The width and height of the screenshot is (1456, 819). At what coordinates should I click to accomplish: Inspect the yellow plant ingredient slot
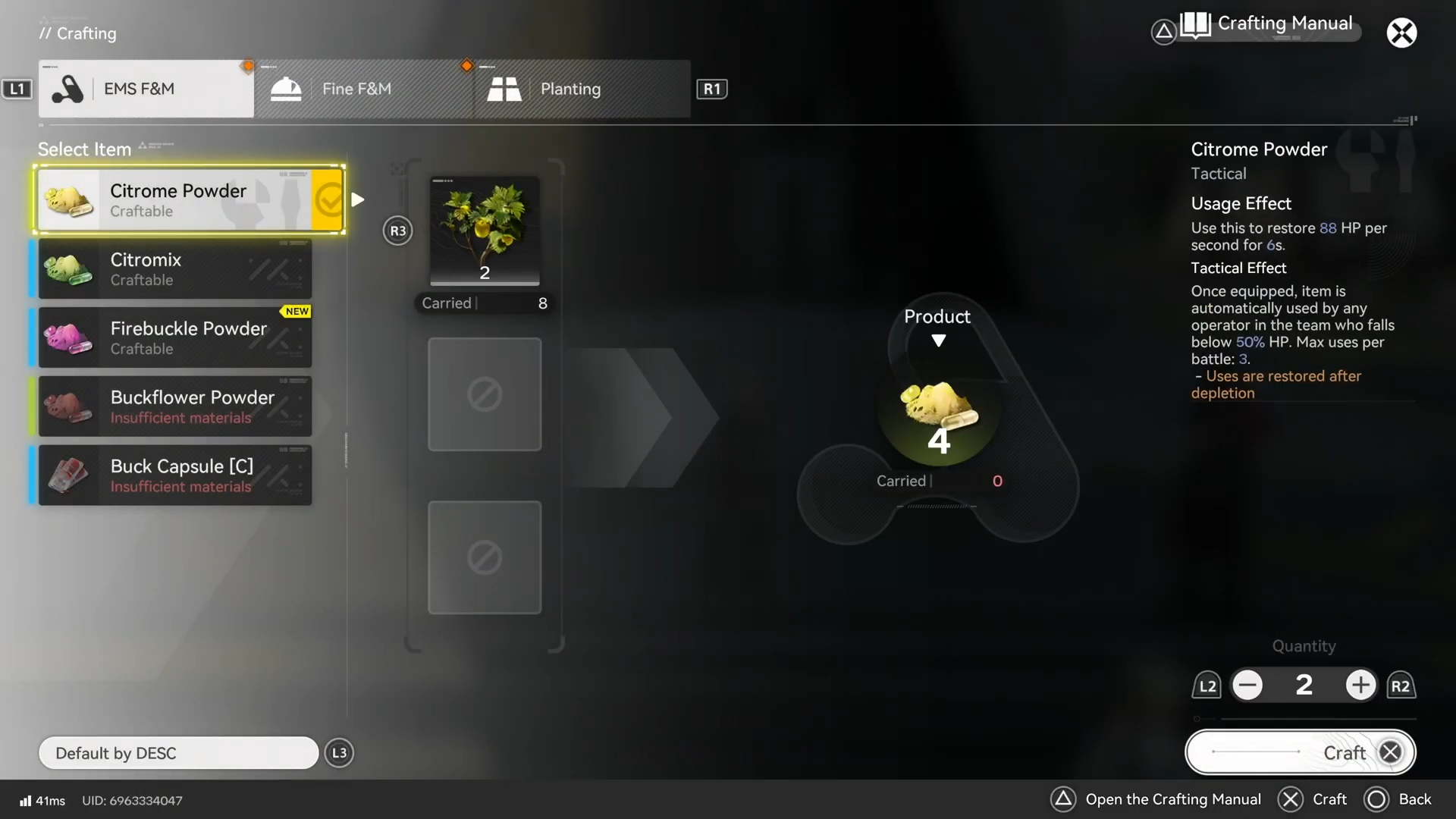tap(485, 231)
